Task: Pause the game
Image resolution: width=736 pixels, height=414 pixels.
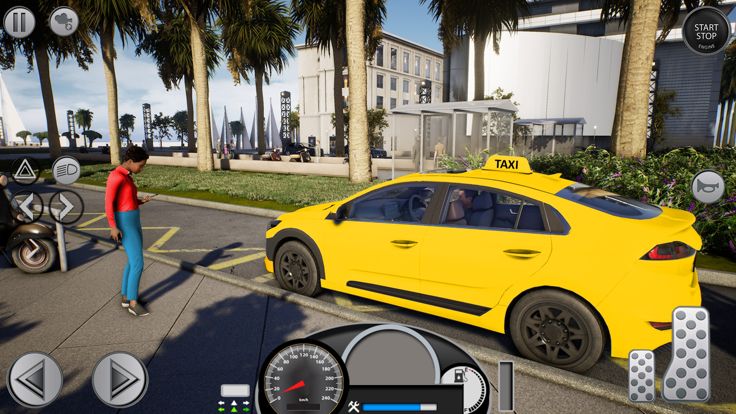Action: click(19, 21)
